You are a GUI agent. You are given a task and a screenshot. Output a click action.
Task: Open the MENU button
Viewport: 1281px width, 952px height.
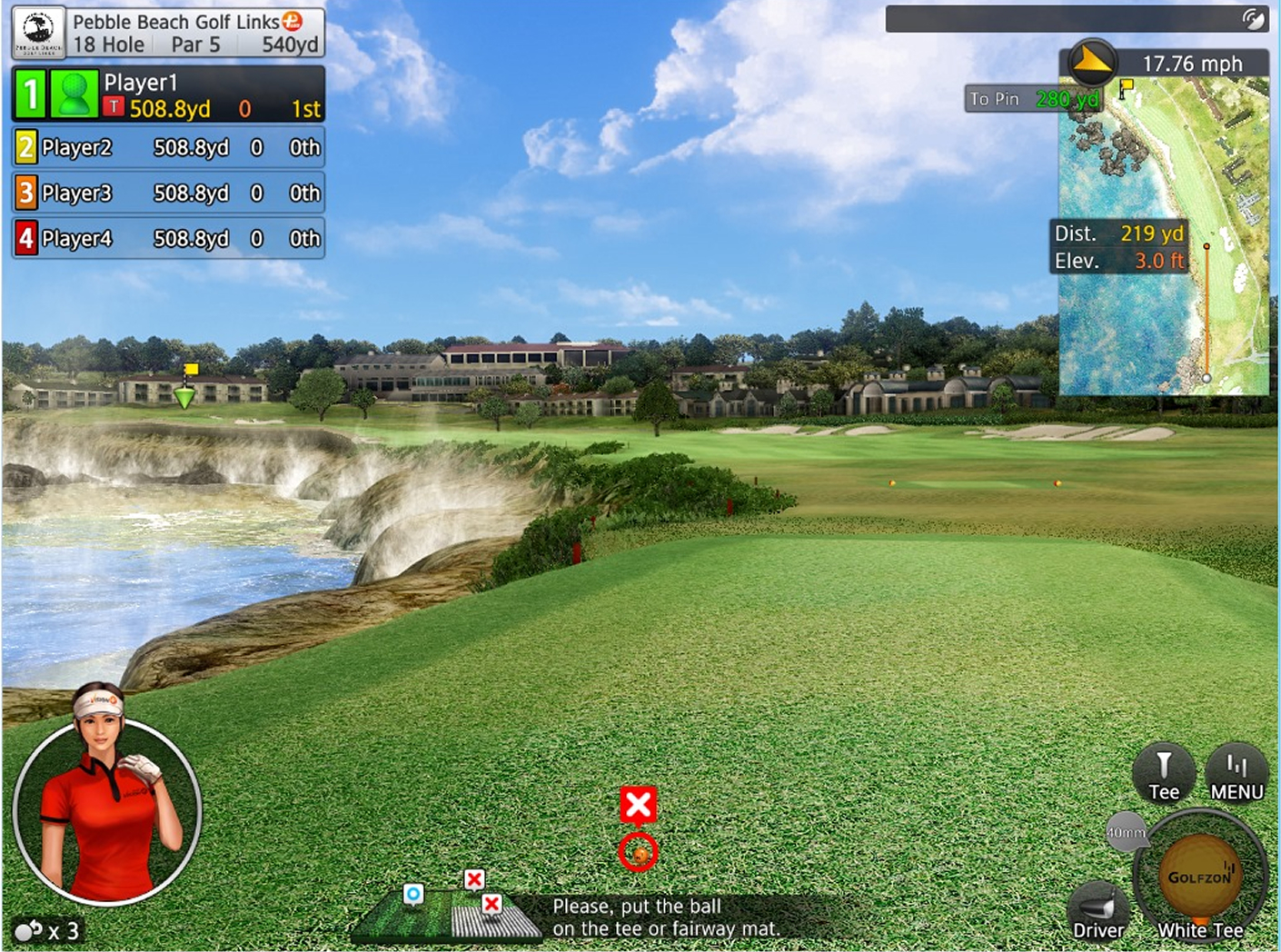coord(1236,776)
